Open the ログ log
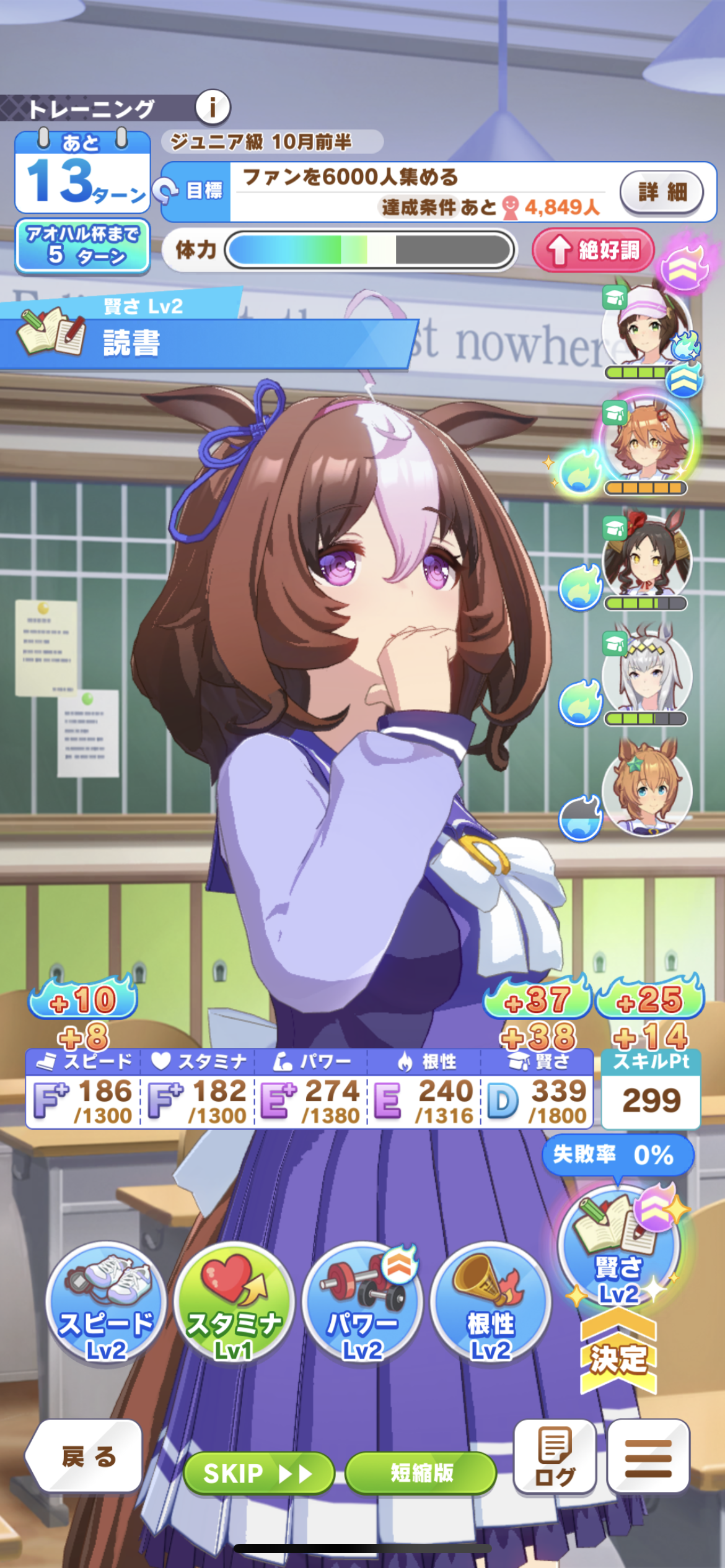 coord(555,1457)
